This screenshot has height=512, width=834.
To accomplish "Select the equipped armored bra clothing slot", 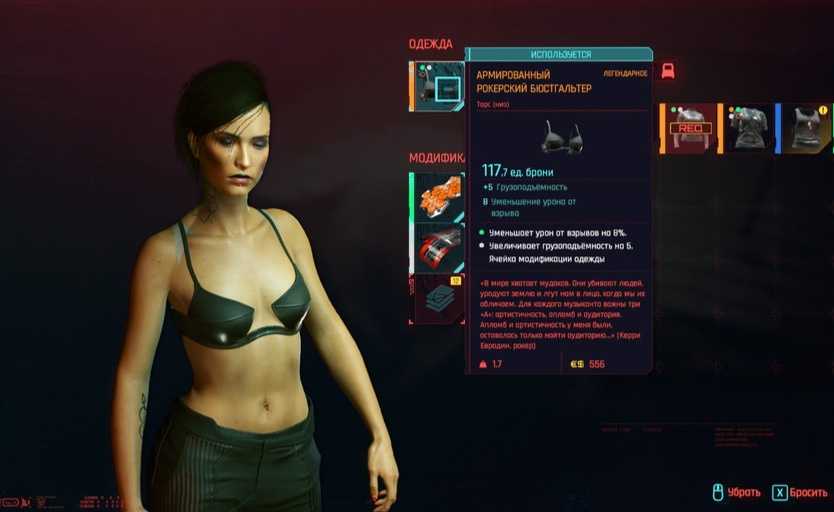I will 438,87.
